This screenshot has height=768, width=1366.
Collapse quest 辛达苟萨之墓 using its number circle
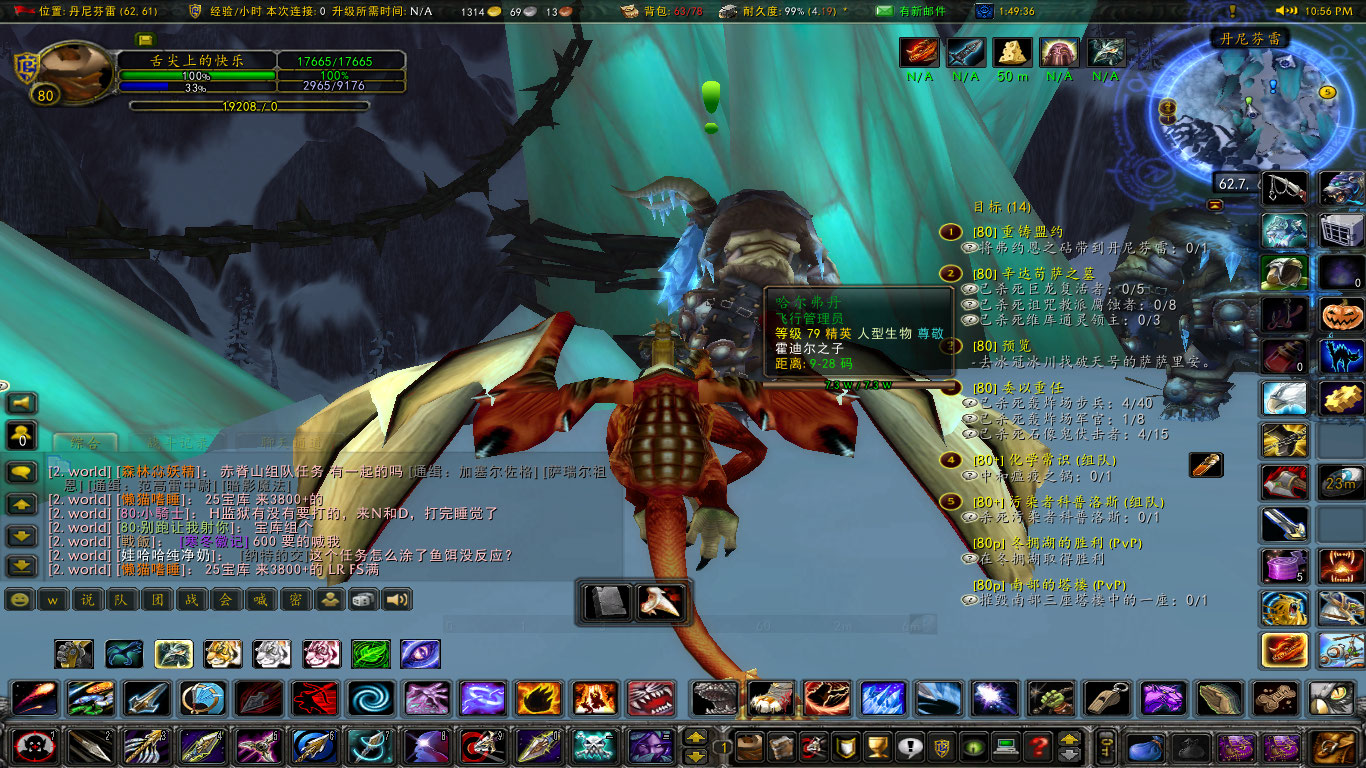tap(947, 272)
